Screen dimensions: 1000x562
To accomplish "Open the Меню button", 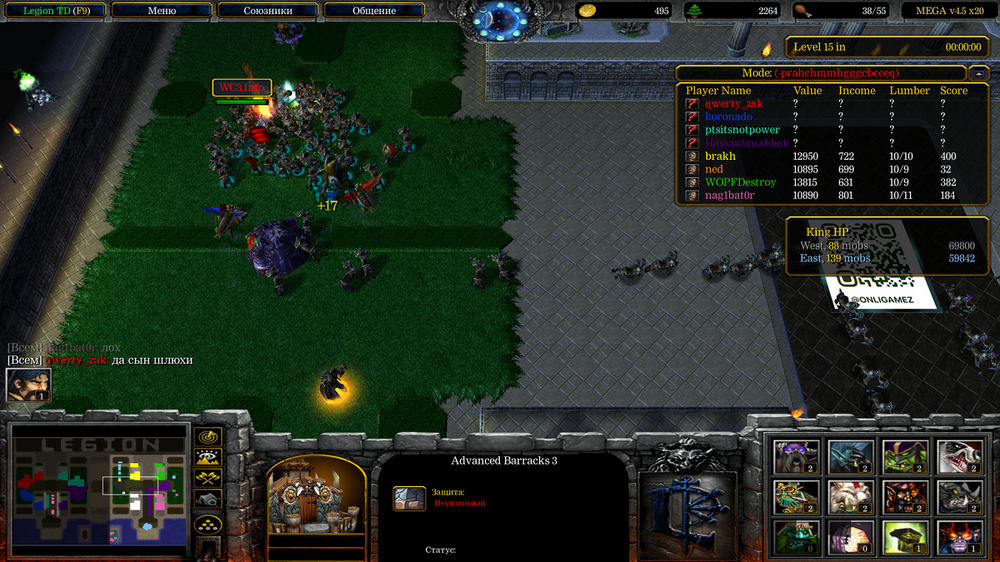I will (161, 11).
